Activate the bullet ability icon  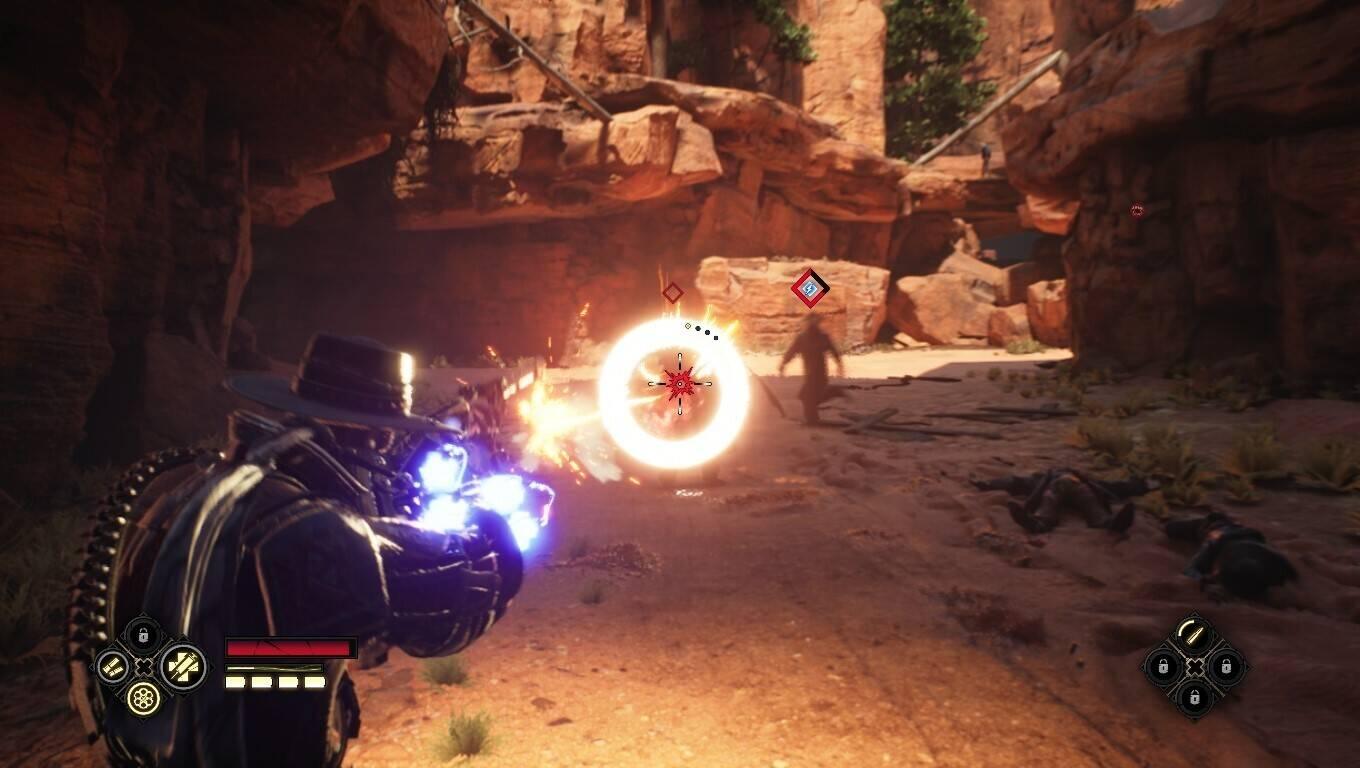coord(1194,634)
